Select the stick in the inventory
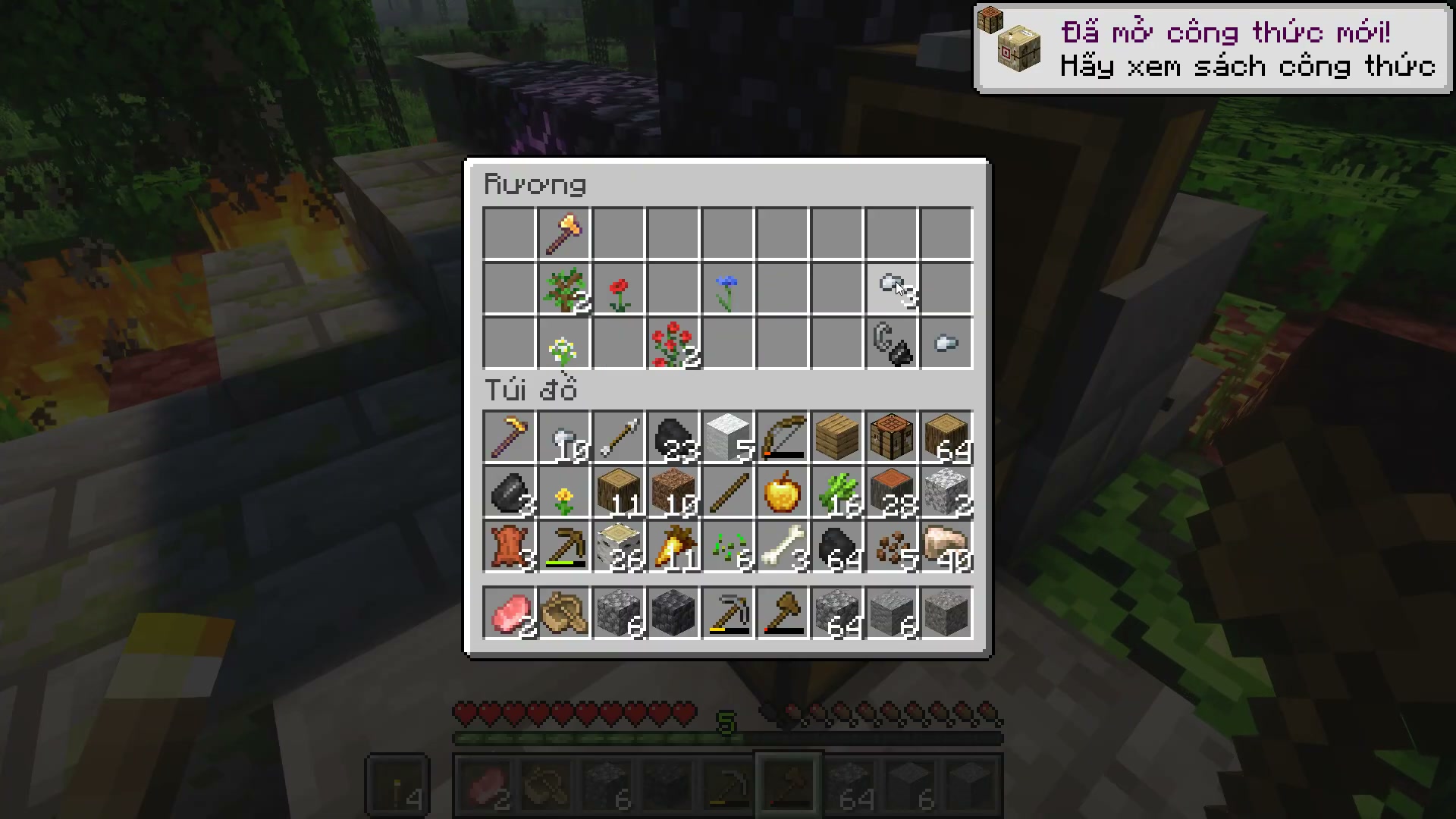The image size is (1456, 819). click(728, 492)
